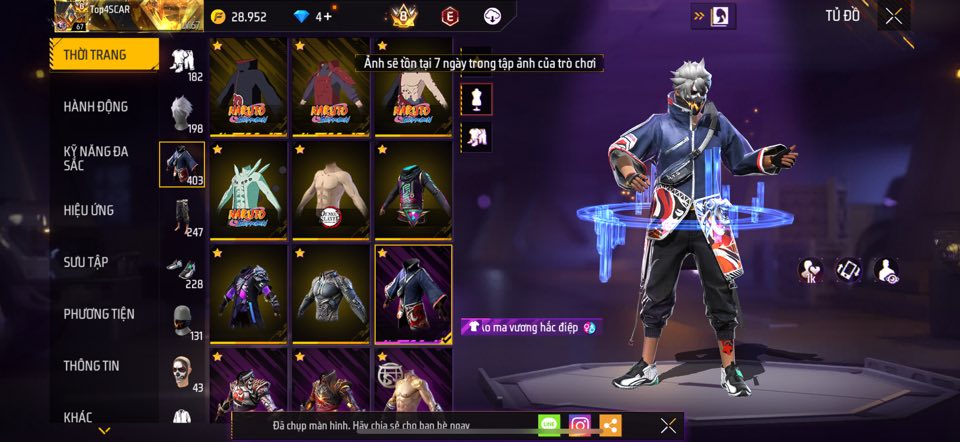This screenshot has width=960, height=442.
Task: Choose the silver armored long-sleeve top
Action: tap(330, 293)
